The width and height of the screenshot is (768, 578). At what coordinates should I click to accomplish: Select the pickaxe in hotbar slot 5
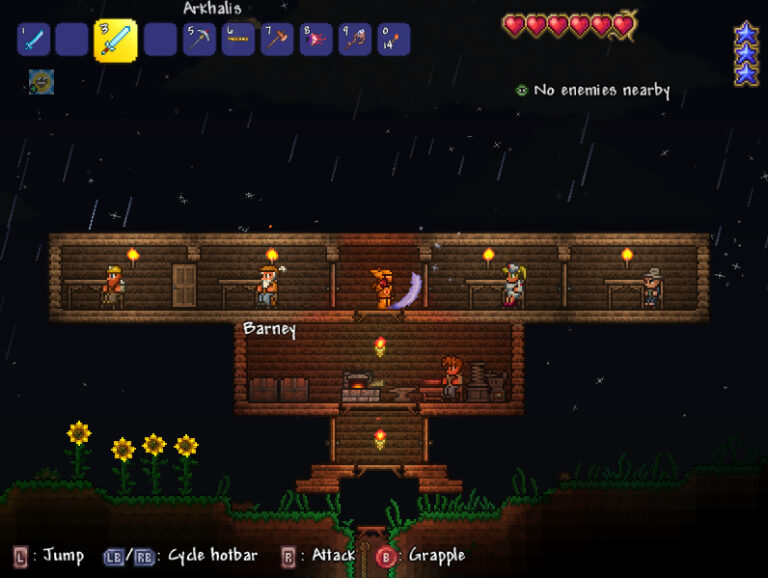(x=200, y=40)
